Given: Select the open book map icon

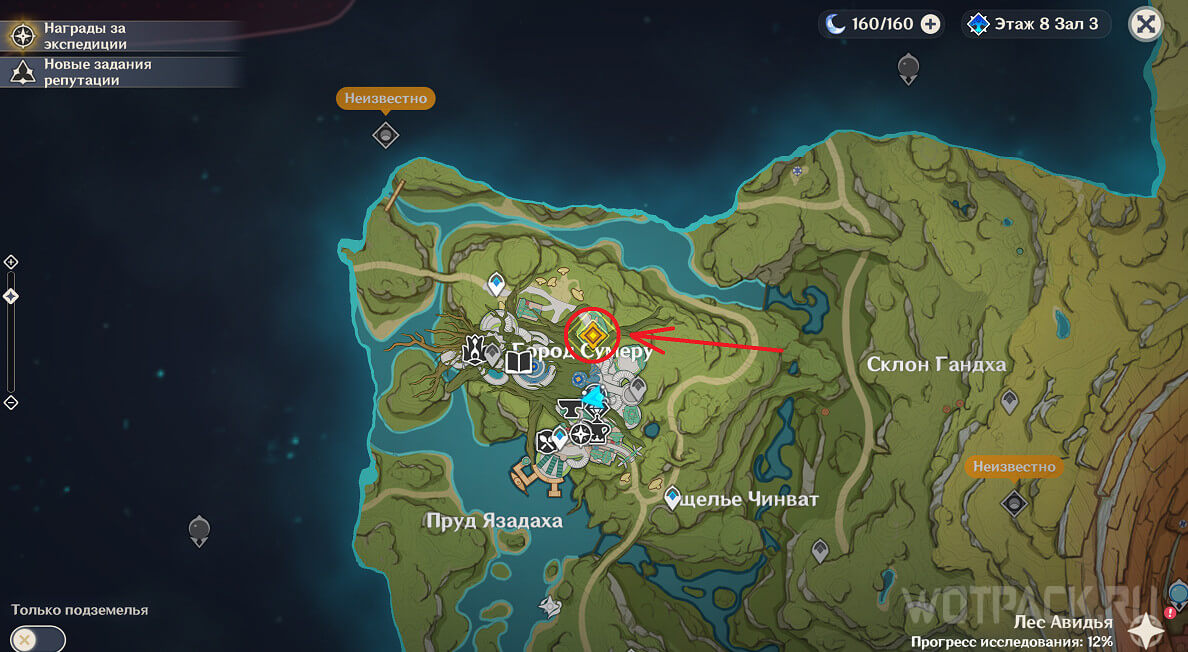Looking at the screenshot, I should pyautogui.click(x=520, y=360).
